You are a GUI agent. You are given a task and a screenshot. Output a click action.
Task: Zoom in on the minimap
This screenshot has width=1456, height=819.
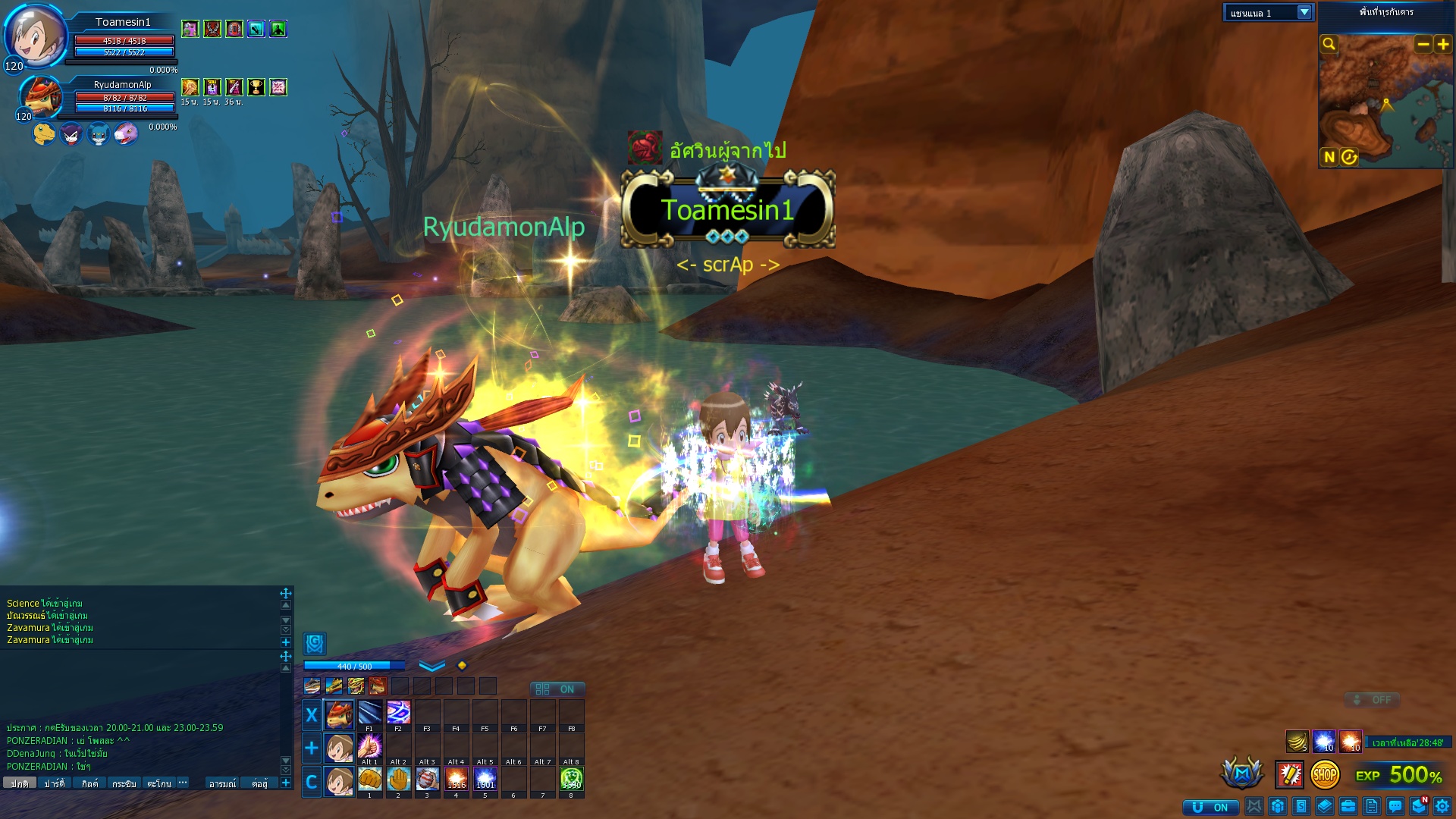(x=1443, y=44)
